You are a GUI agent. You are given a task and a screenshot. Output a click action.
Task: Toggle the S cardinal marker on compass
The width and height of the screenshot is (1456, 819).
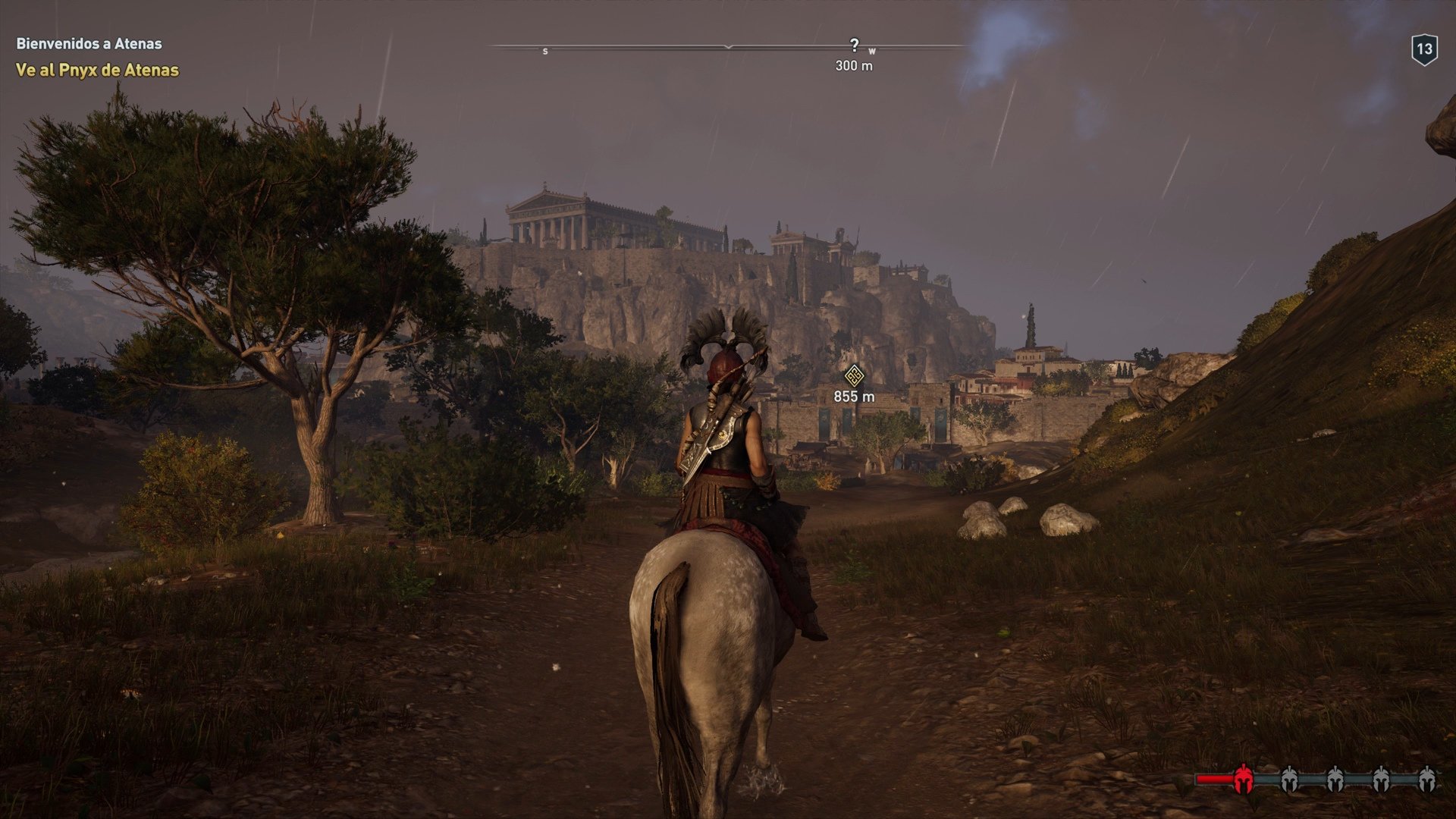pyautogui.click(x=544, y=50)
